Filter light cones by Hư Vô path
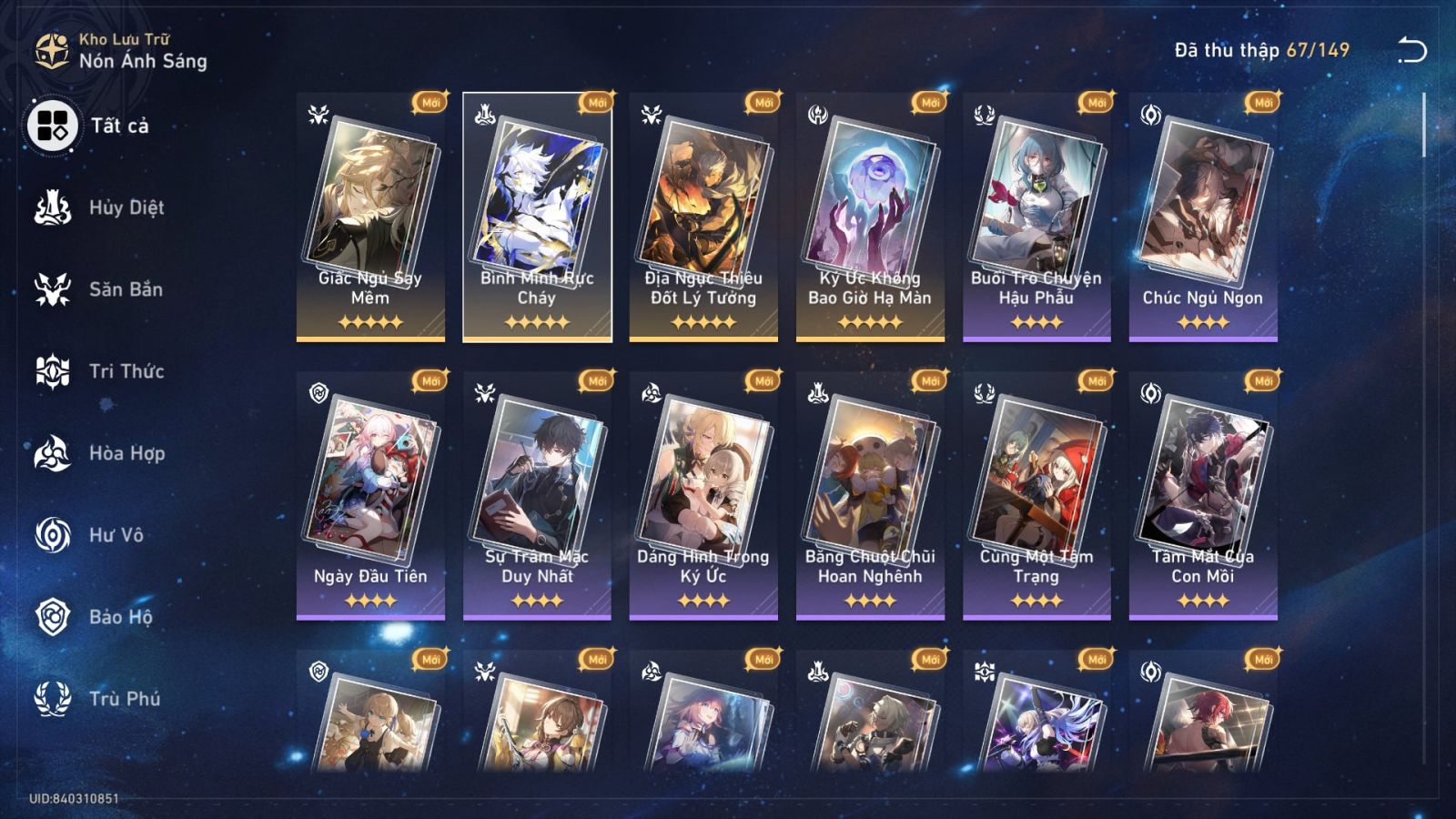This screenshot has width=1456, height=819. [52, 535]
